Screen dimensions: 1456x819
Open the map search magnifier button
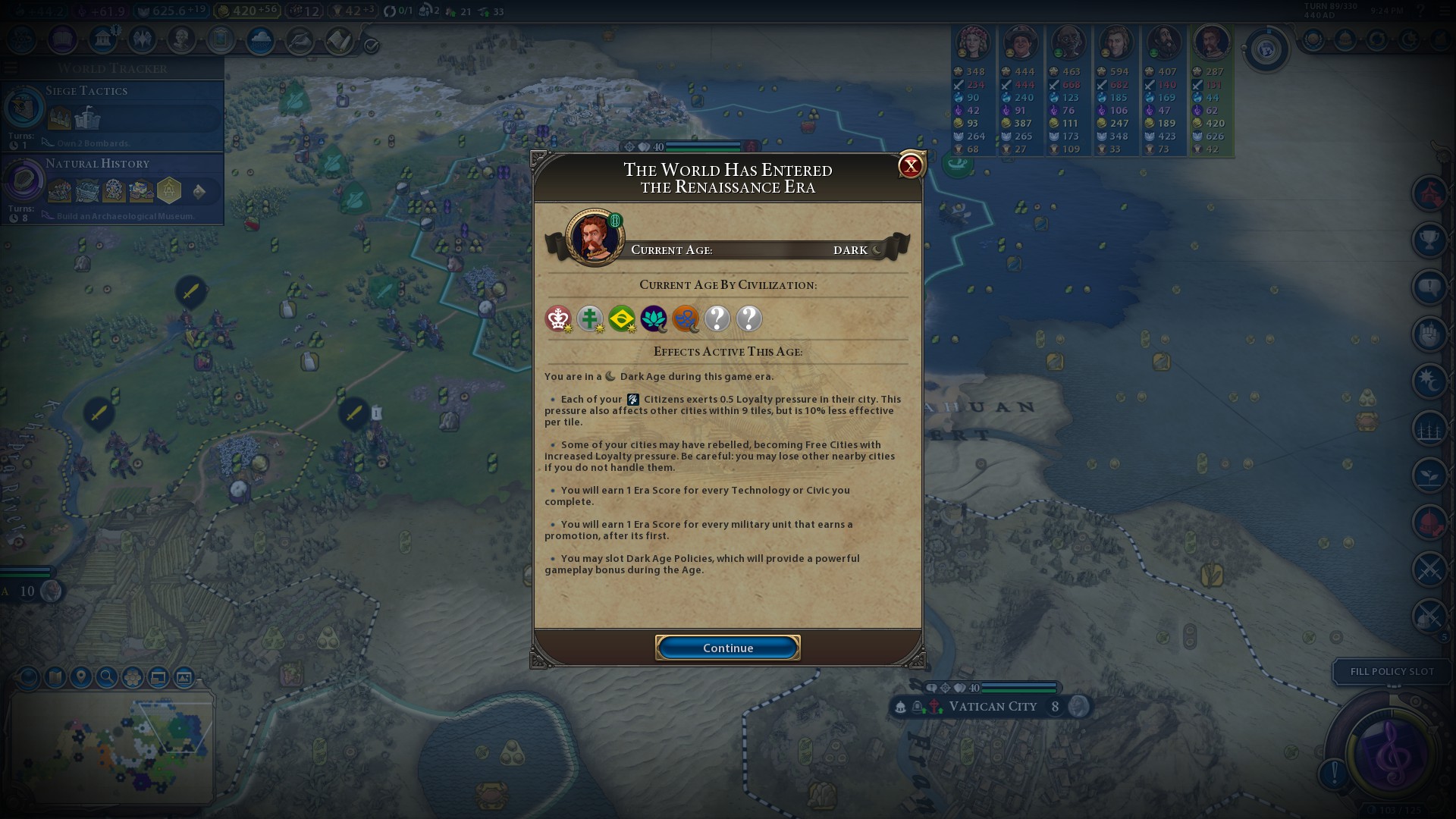tap(107, 677)
